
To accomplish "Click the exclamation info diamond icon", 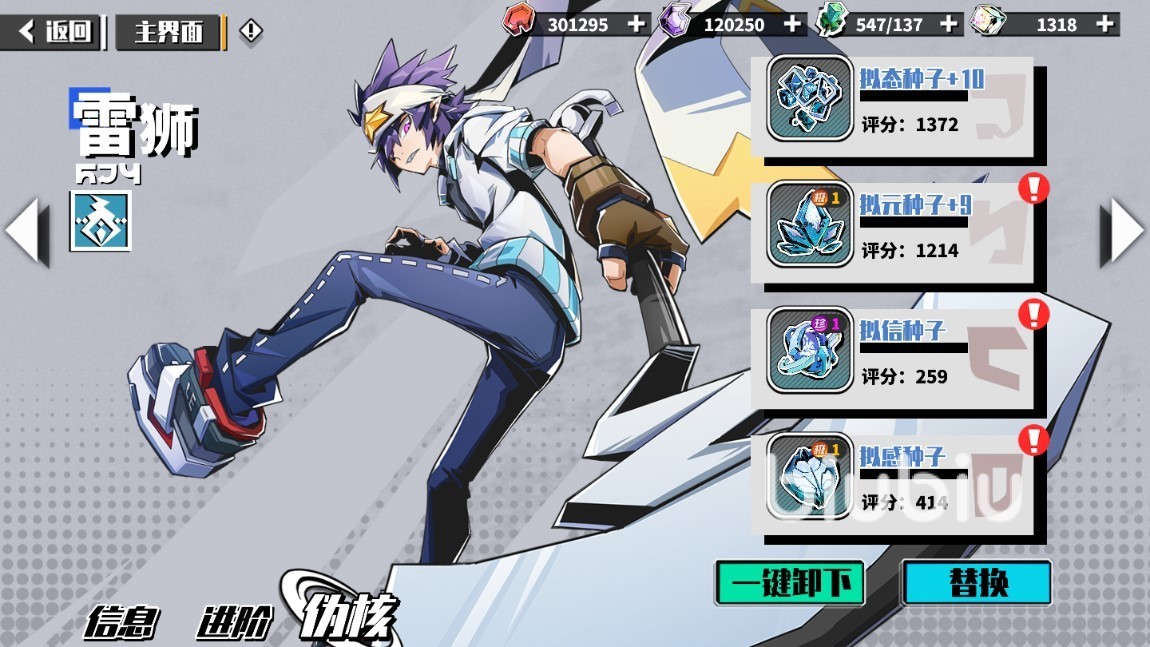I will click(x=250, y=32).
